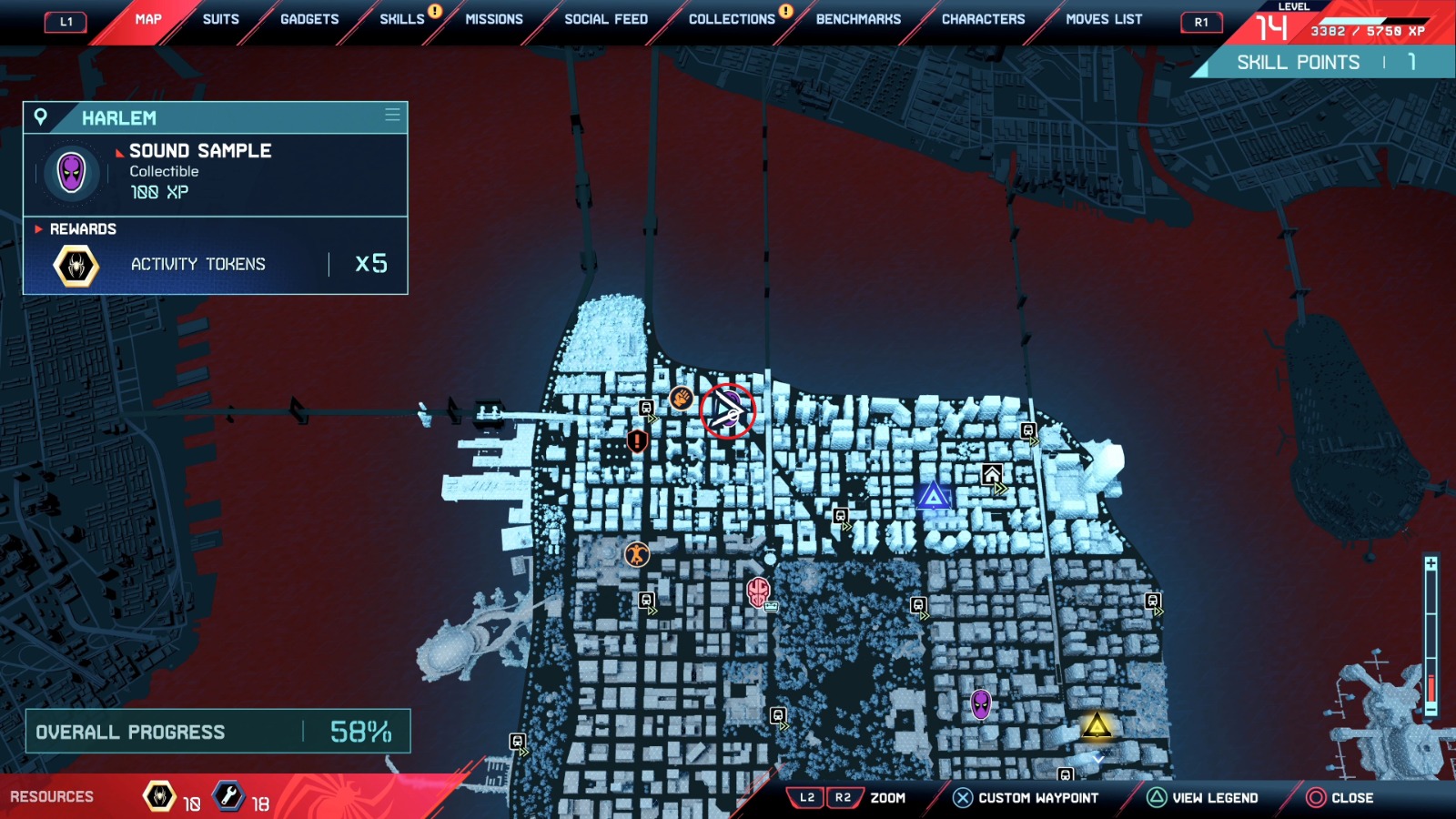Image resolution: width=1456 pixels, height=819 pixels.
Task: Select the circled Sound Sample marker
Action: tap(728, 411)
